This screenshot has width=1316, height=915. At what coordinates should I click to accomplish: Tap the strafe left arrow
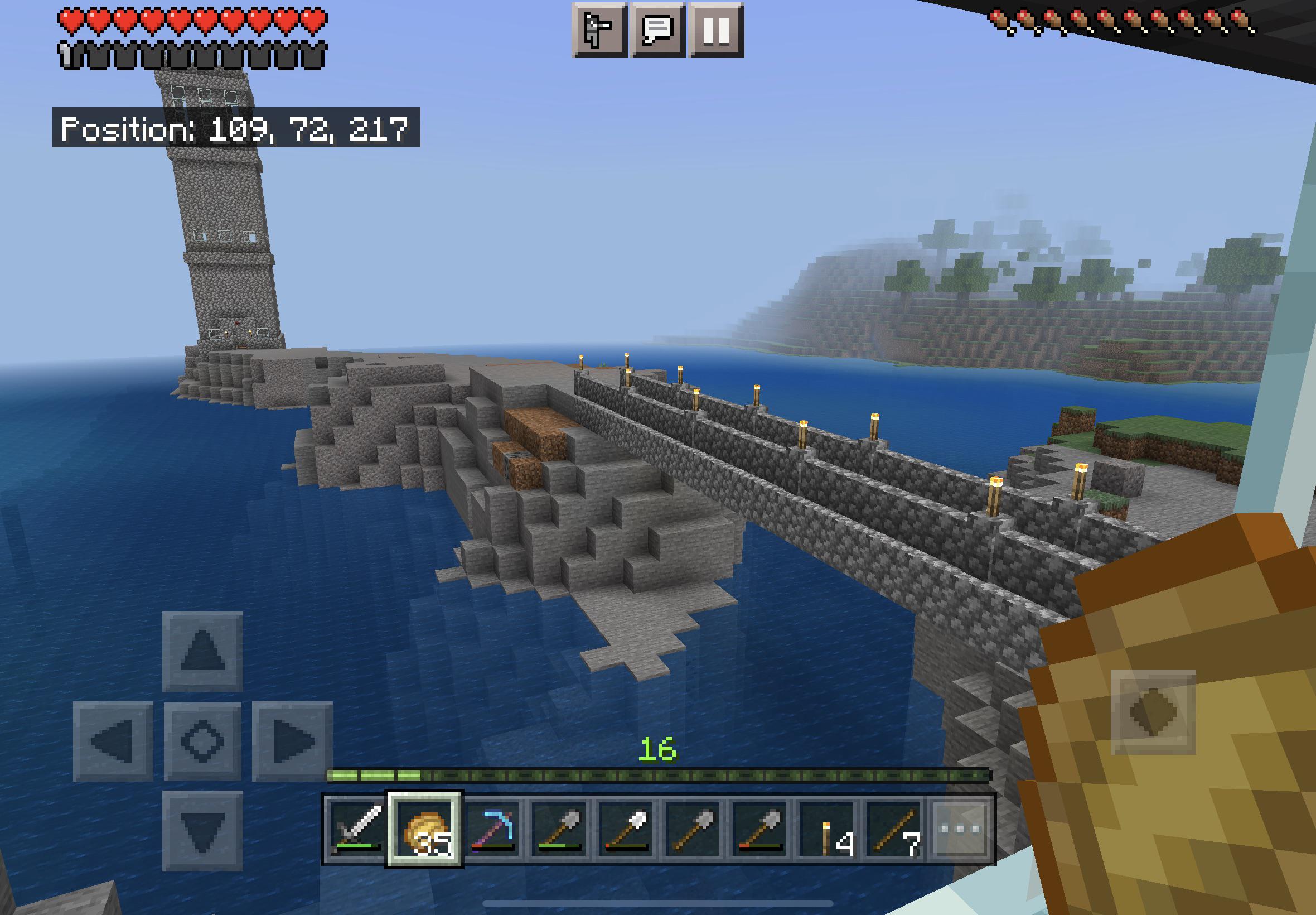coord(113,741)
